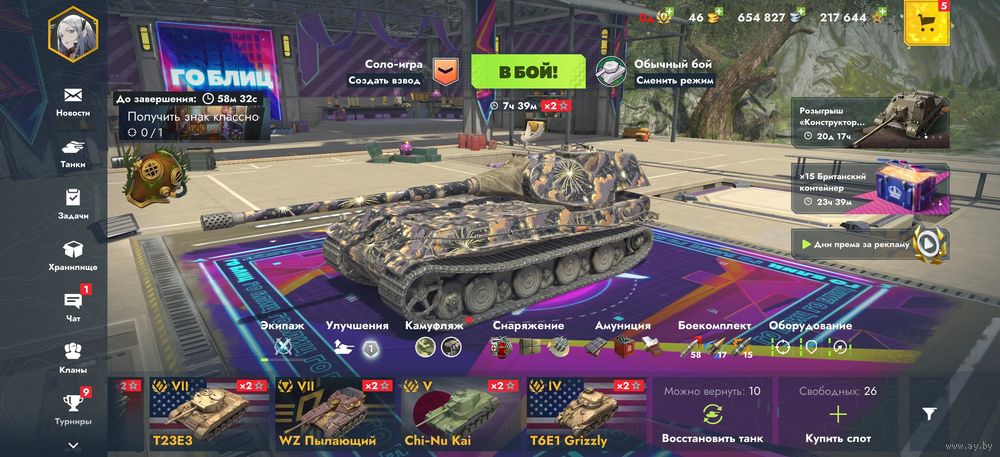
Task: Select the T23E3 tank card
Action: pos(209,414)
